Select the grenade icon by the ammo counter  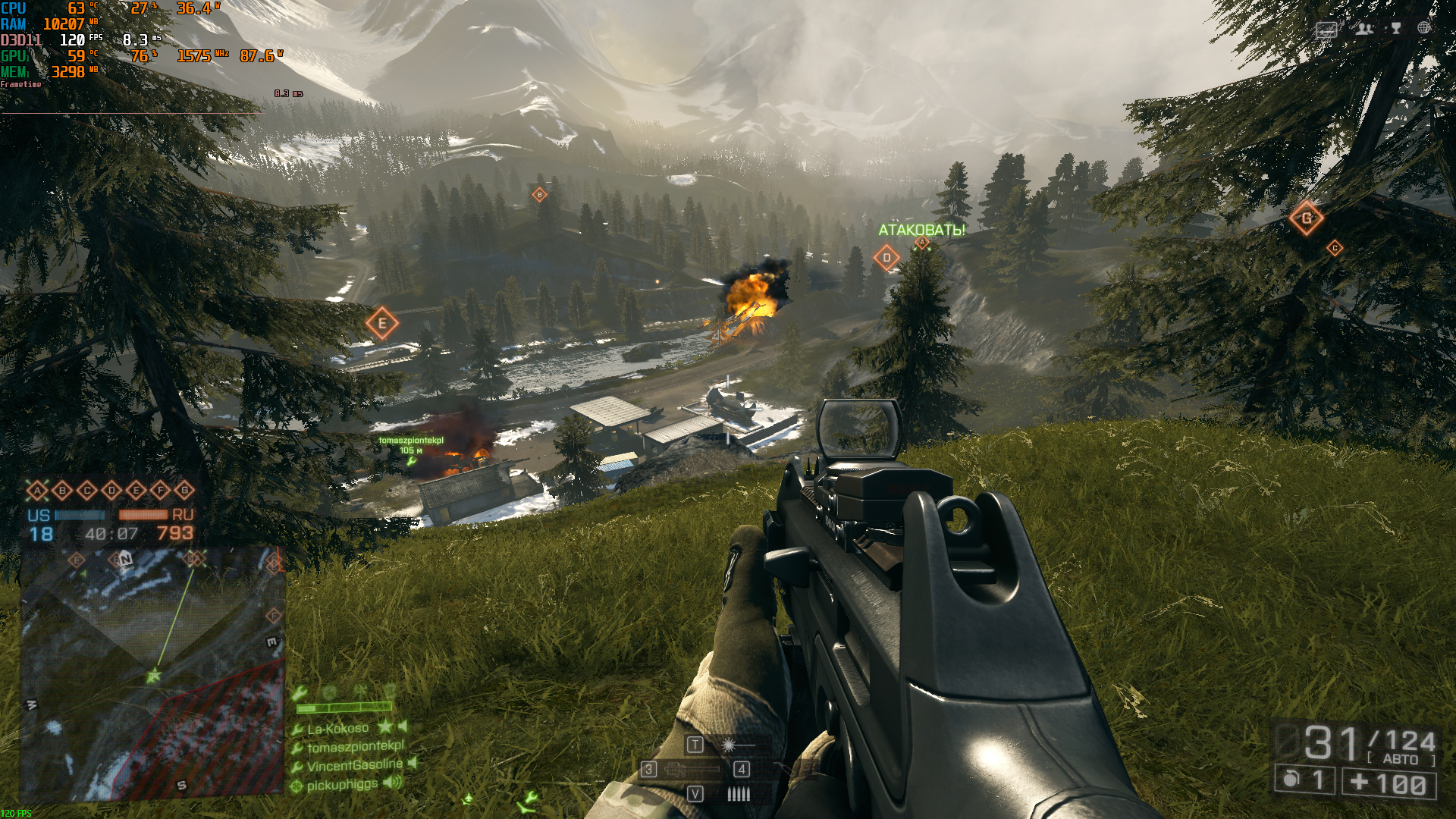coord(1291,780)
